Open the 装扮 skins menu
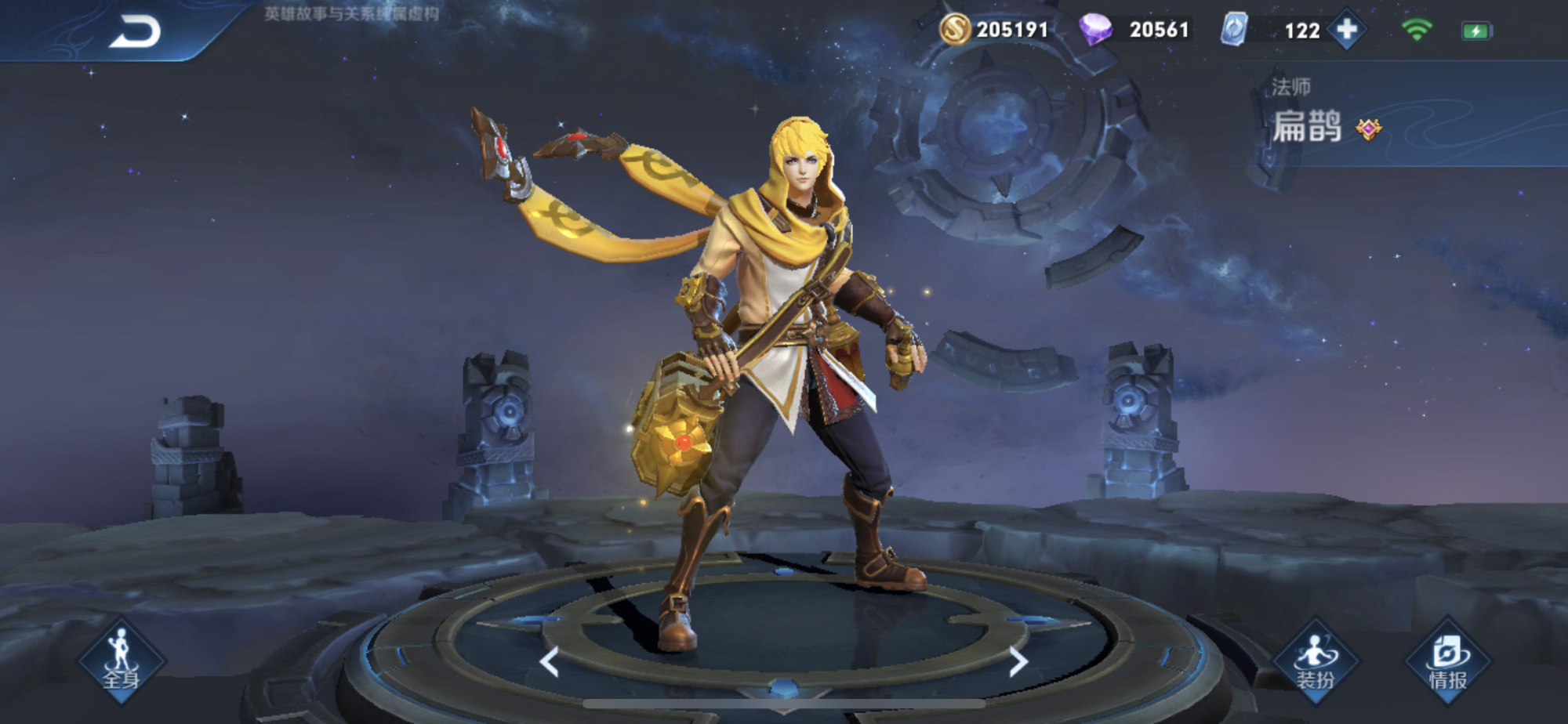This screenshot has height=724, width=1568. [x=1316, y=661]
